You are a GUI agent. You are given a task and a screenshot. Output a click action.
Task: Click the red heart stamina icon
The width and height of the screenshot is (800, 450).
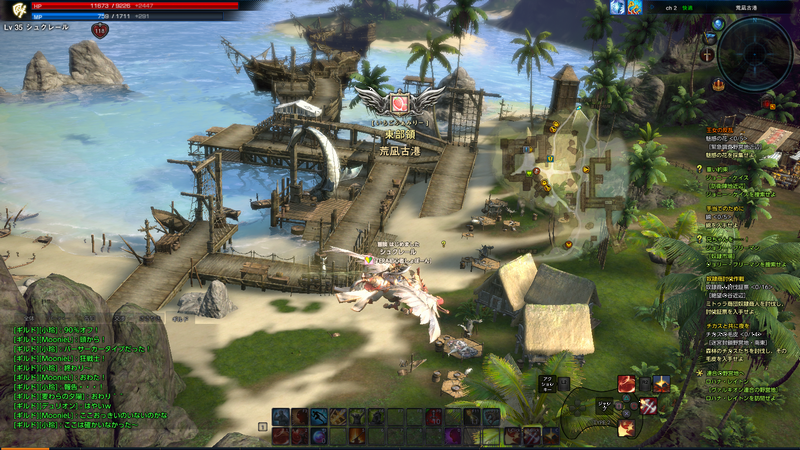point(99,31)
